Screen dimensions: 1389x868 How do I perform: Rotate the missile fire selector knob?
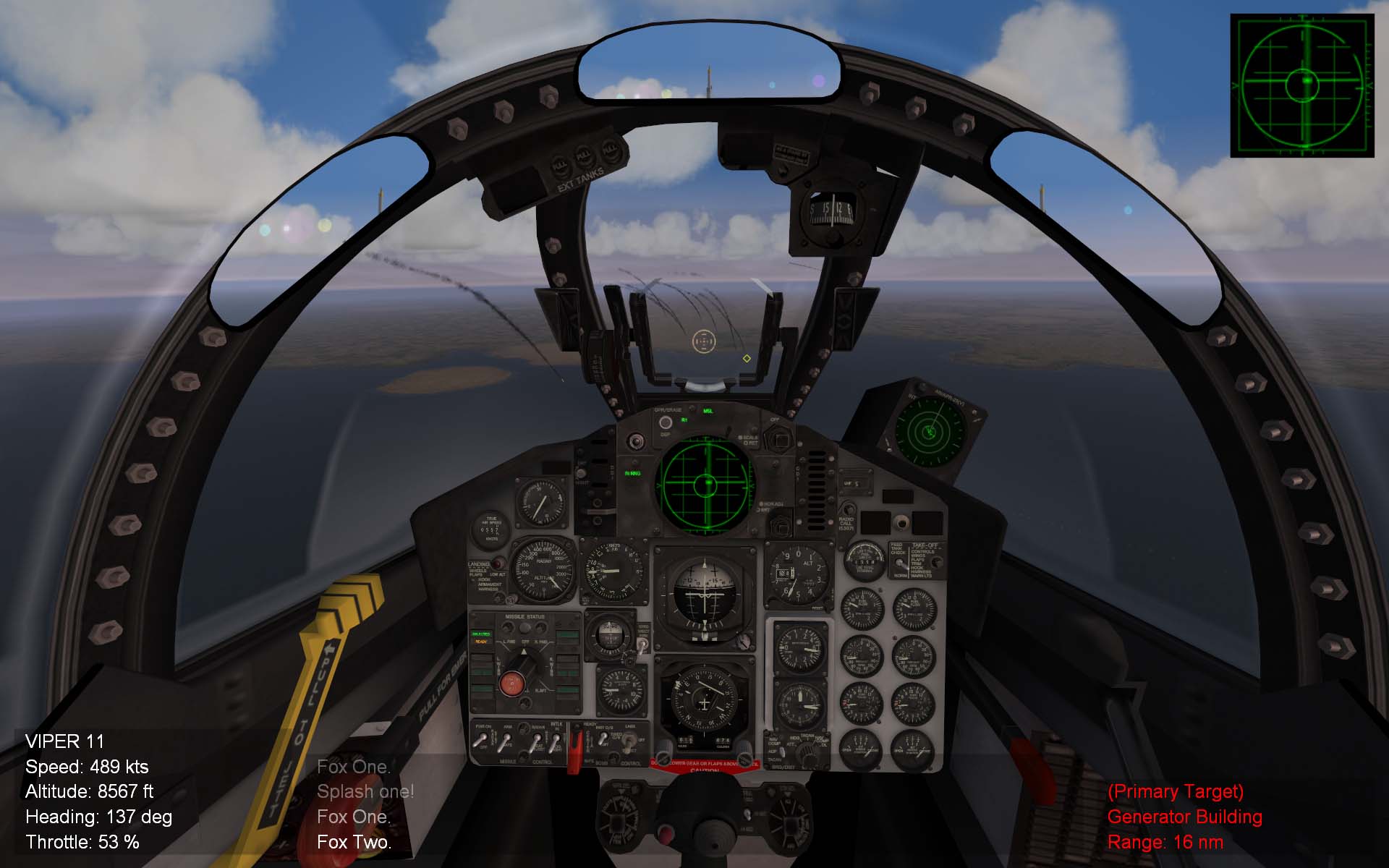[524, 663]
